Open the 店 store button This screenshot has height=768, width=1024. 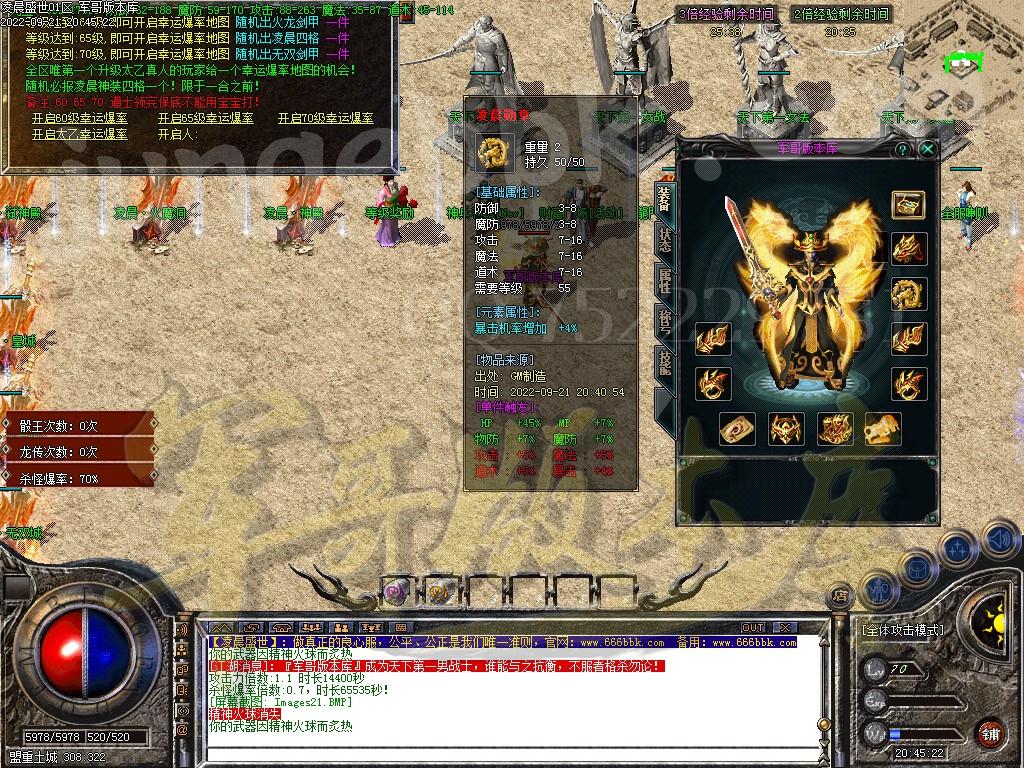[x=841, y=597]
